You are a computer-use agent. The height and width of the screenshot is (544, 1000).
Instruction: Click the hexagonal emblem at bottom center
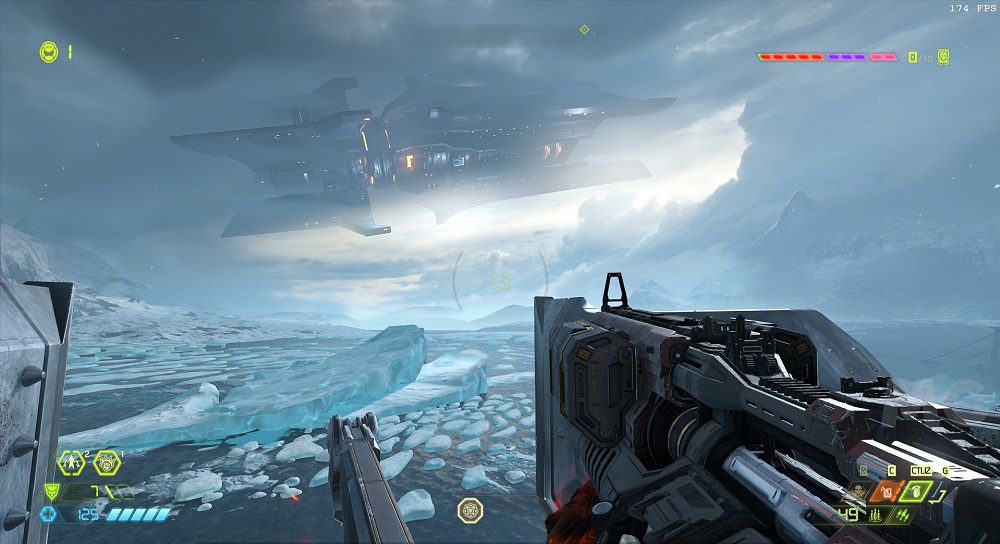(x=470, y=510)
